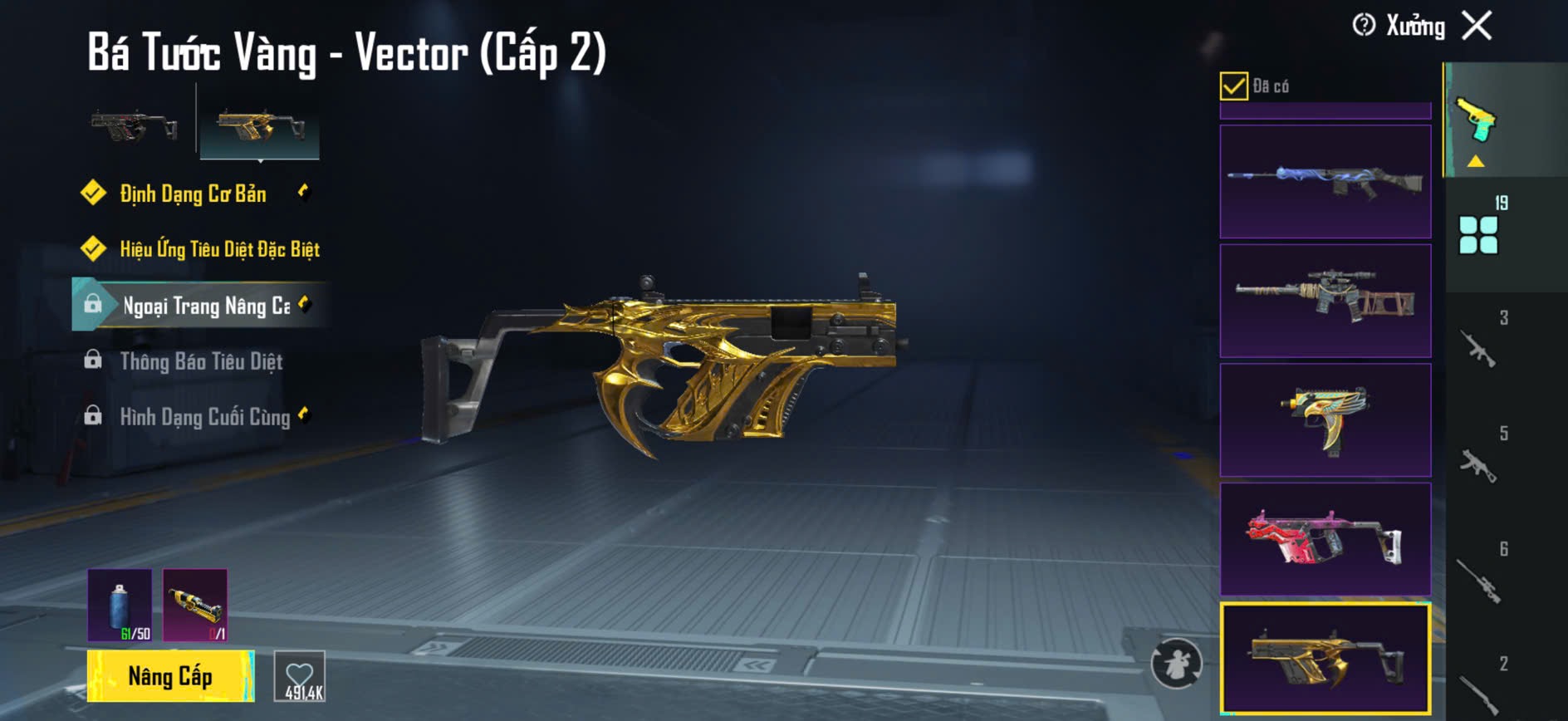Show the golden Vector skin preview

(x=260, y=128)
